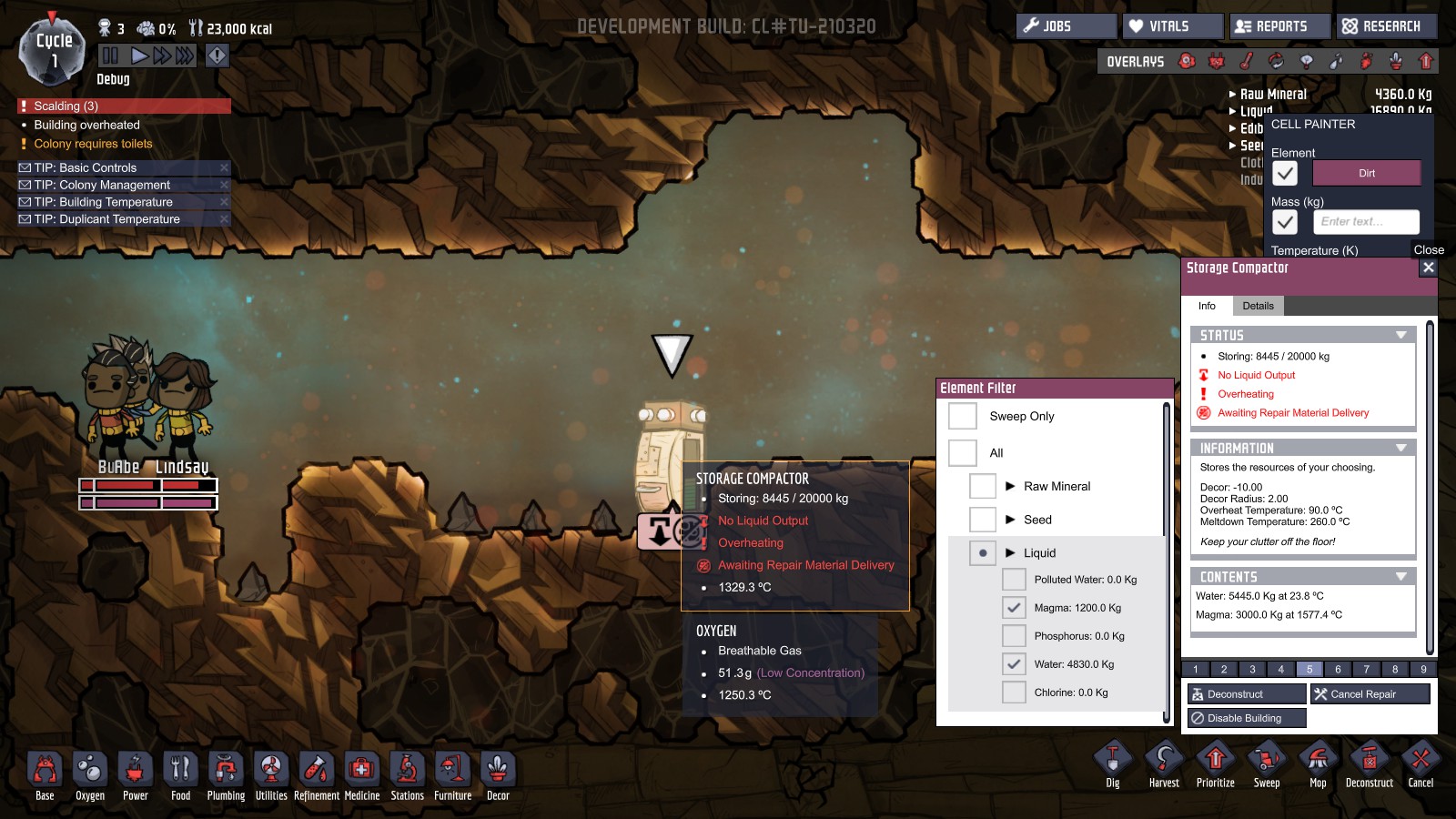The width and height of the screenshot is (1456, 819).
Task: Pause the game with the pause button
Action: click(110, 56)
